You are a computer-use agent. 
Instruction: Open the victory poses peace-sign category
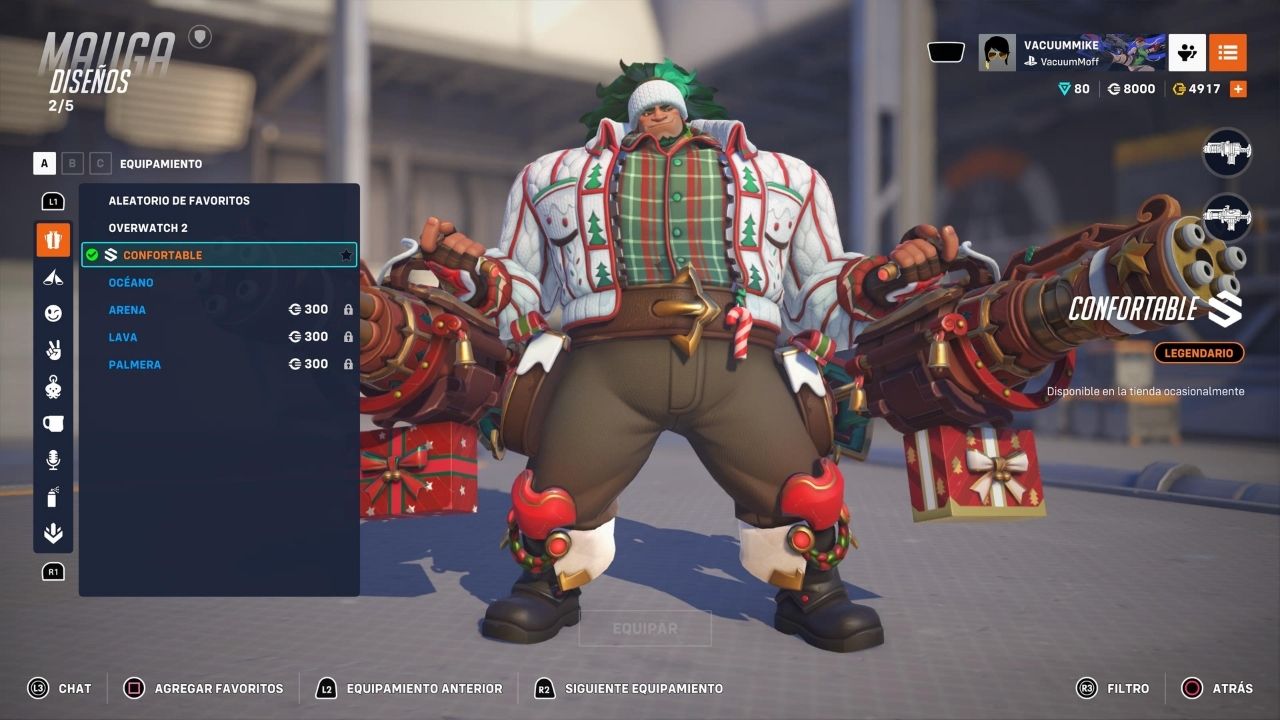53,350
